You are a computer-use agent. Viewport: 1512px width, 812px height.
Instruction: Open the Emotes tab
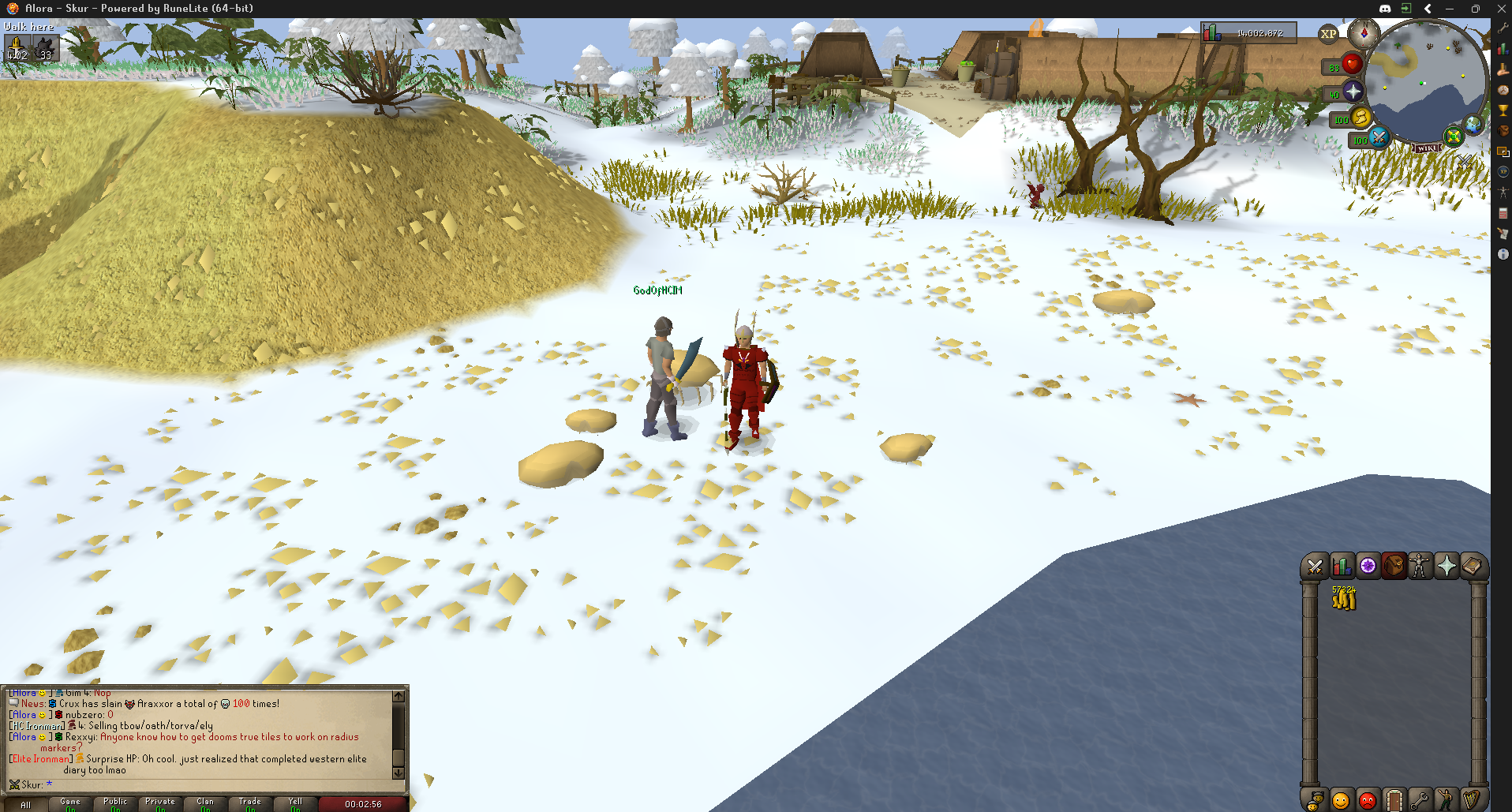(1447, 799)
